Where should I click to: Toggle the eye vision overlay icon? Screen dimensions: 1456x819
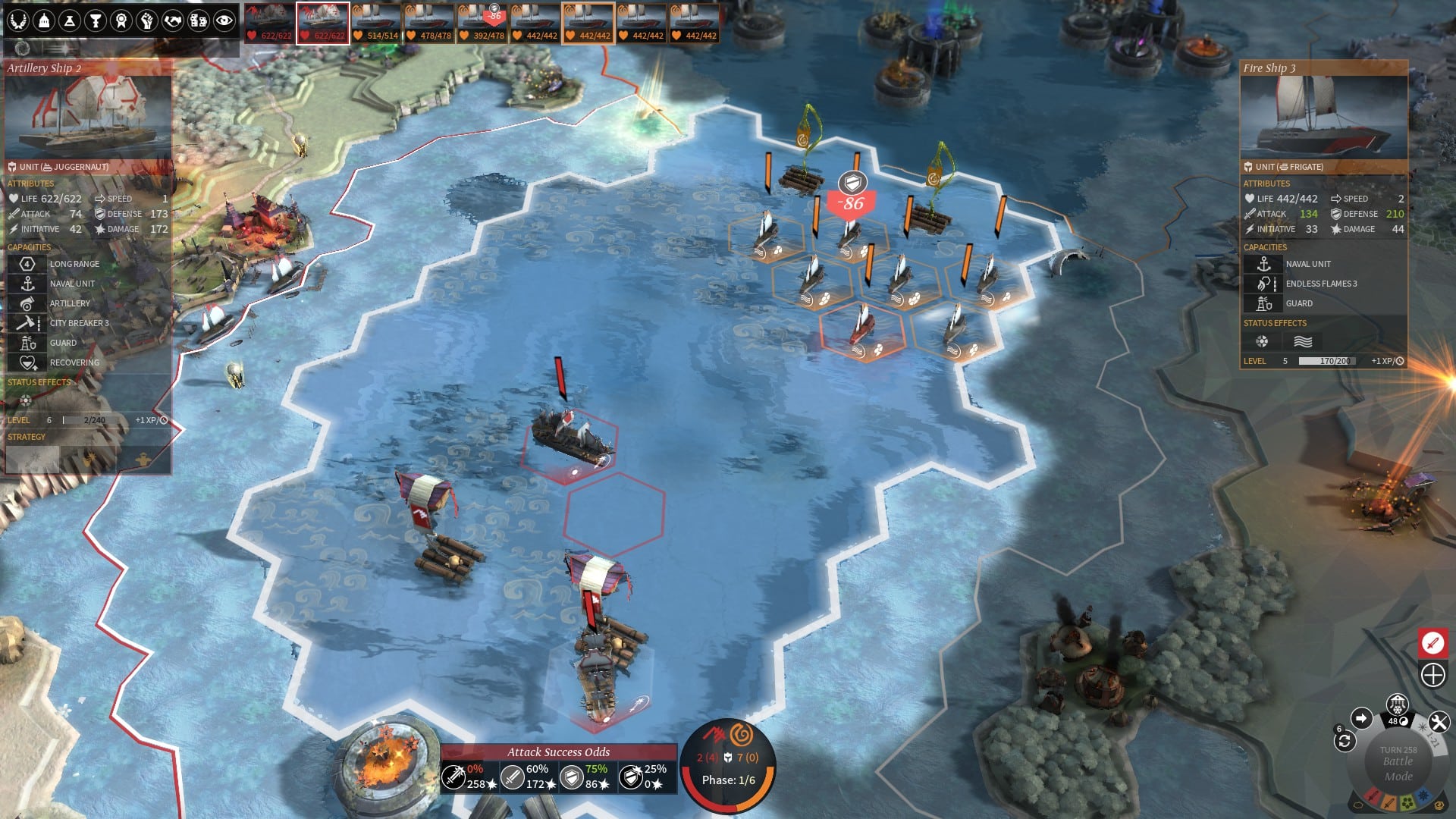224,20
